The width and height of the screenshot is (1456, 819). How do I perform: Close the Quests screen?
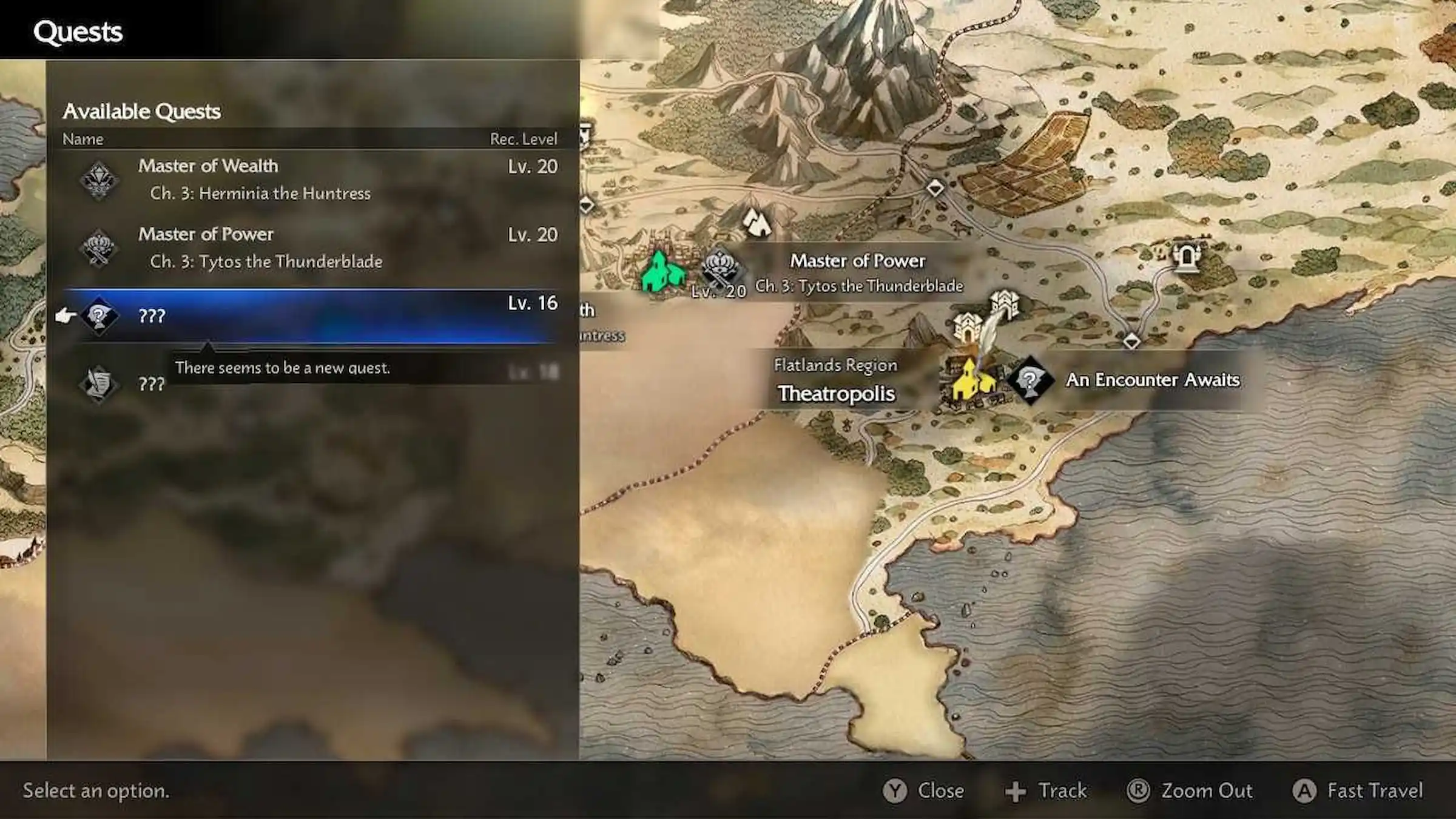[x=923, y=790]
